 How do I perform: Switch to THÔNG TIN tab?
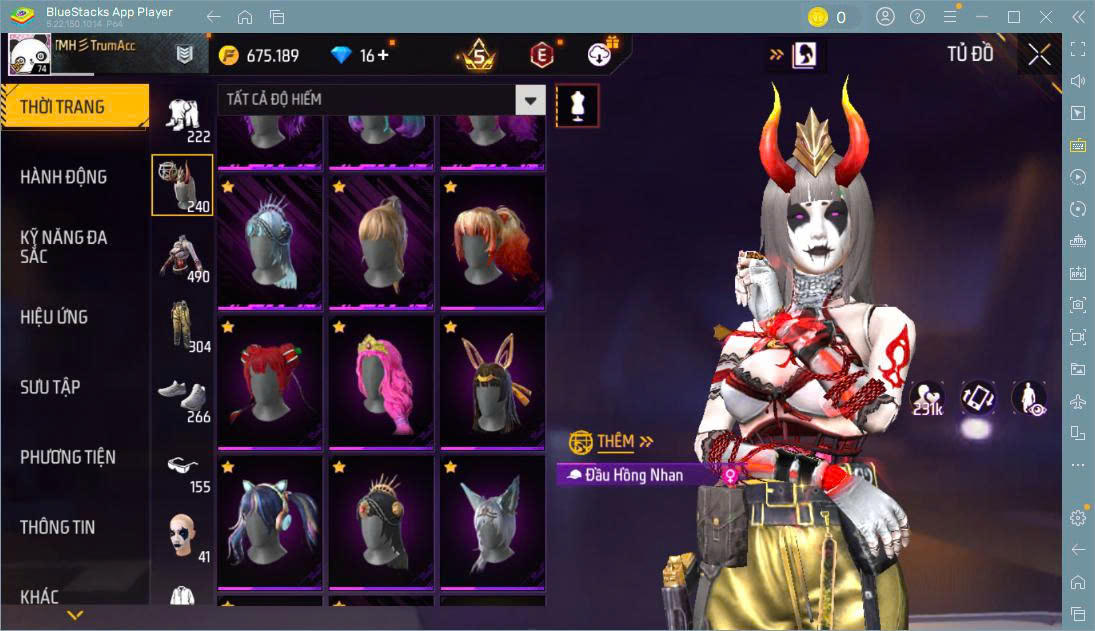click(x=58, y=527)
